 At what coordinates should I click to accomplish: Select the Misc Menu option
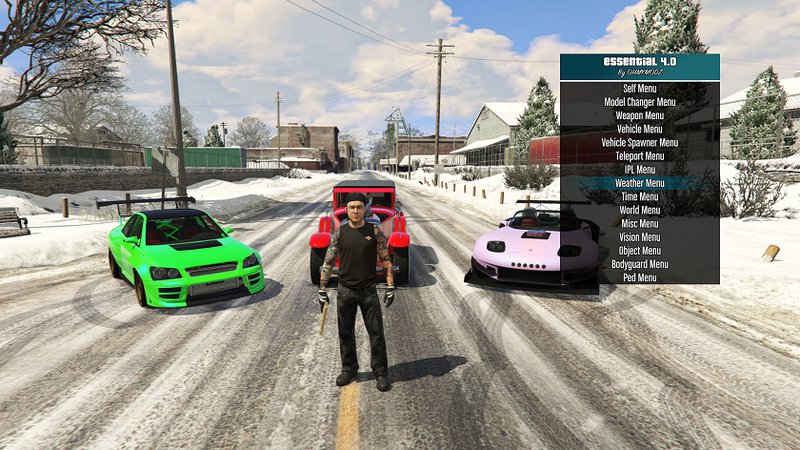pyautogui.click(x=639, y=223)
